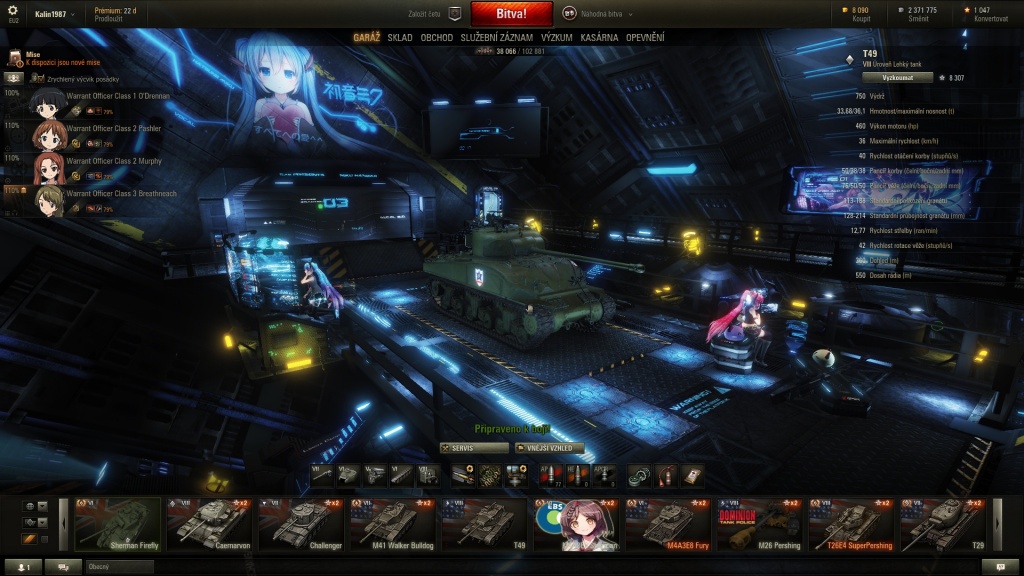Go to the SLUŽEBNÍ ZÁZNAM tab
This screenshot has height=576, width=1024.
click(x=497, y=38)
